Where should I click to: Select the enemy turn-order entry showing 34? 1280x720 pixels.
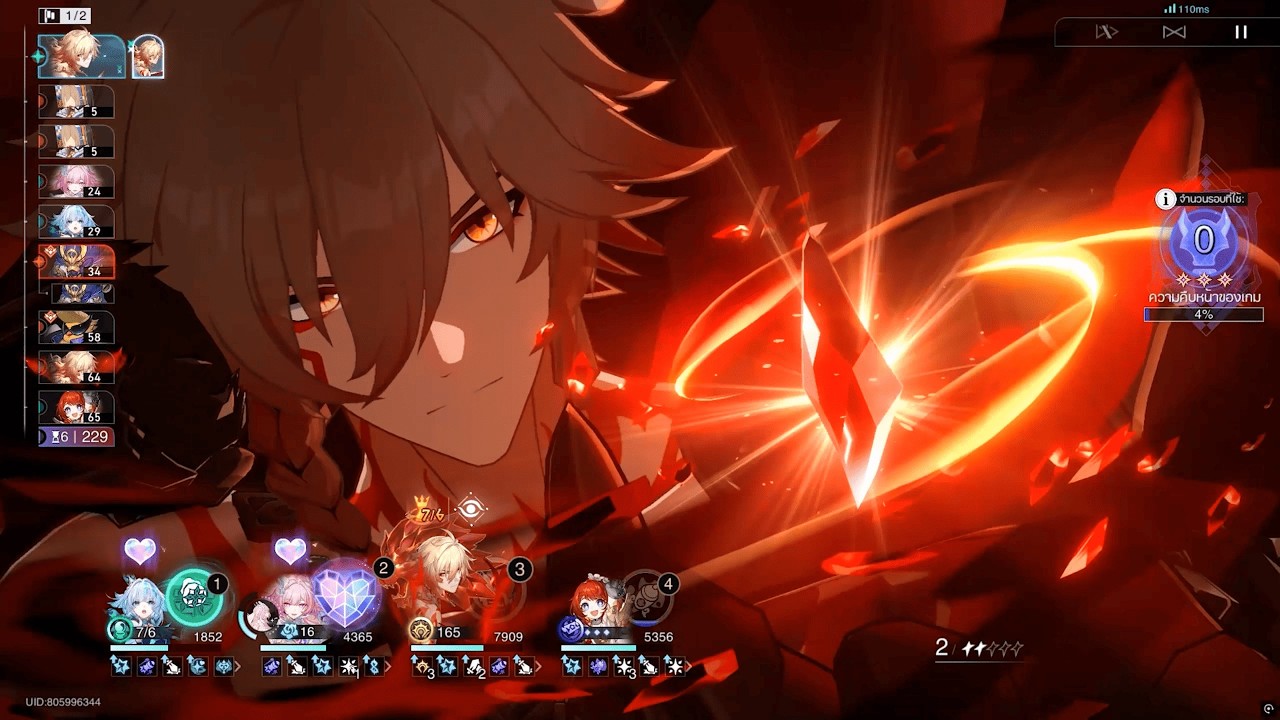(x=76, y=262)
